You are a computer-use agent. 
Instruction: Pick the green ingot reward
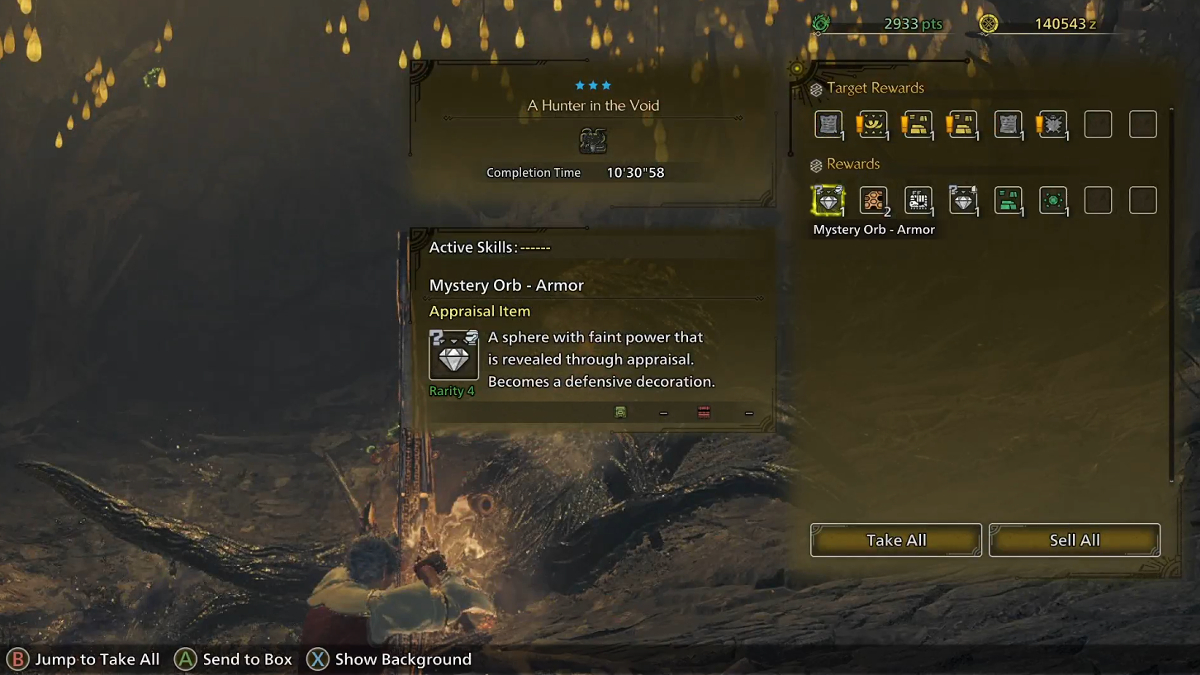pos(1008,200)
